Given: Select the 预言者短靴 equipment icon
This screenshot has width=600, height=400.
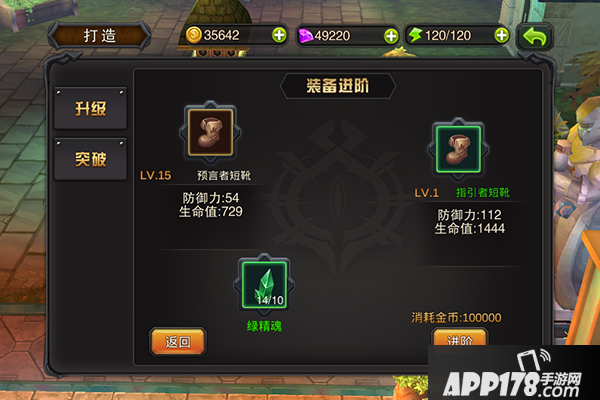Looking at the screenshot, I should pyautogui.click(x=209, y=131).
